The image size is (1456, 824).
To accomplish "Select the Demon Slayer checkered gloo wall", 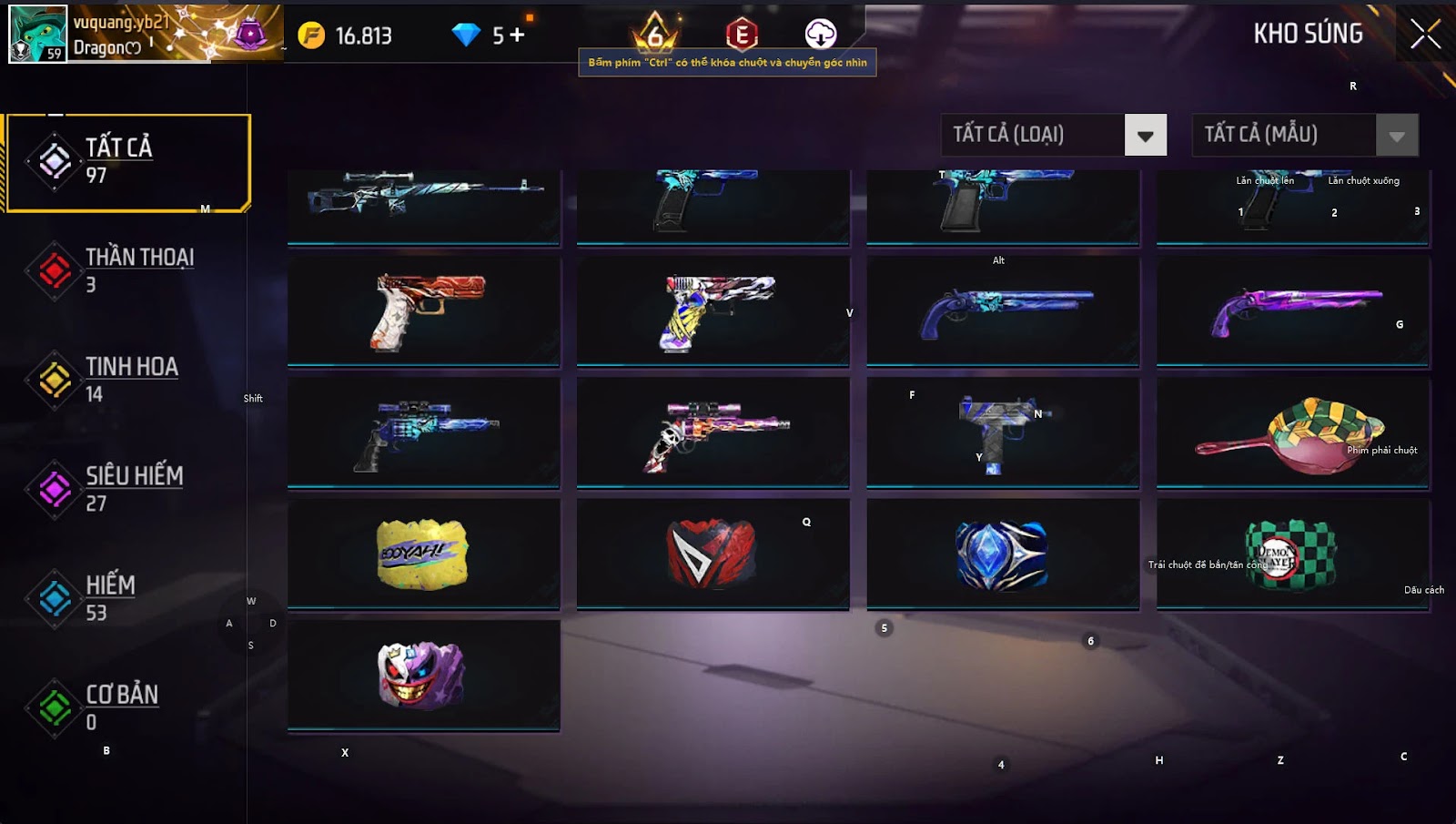I will click(1292, 554).
